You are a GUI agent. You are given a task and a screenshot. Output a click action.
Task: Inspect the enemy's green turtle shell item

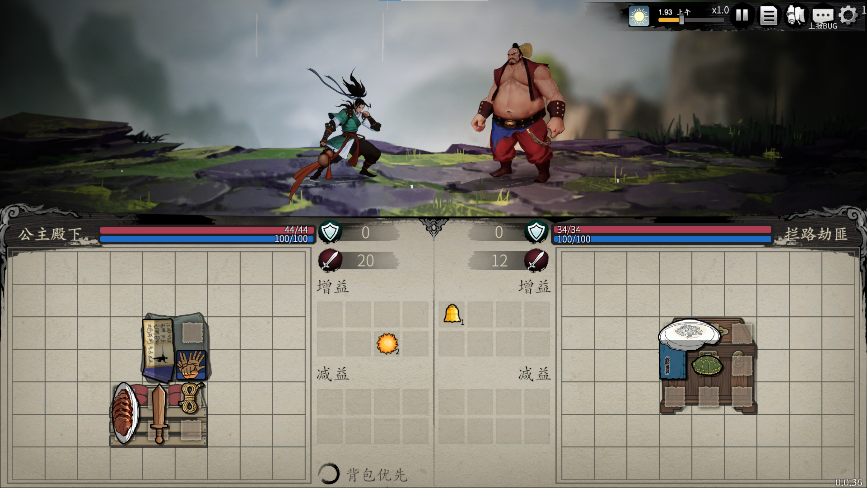click(x=707, y=365)
